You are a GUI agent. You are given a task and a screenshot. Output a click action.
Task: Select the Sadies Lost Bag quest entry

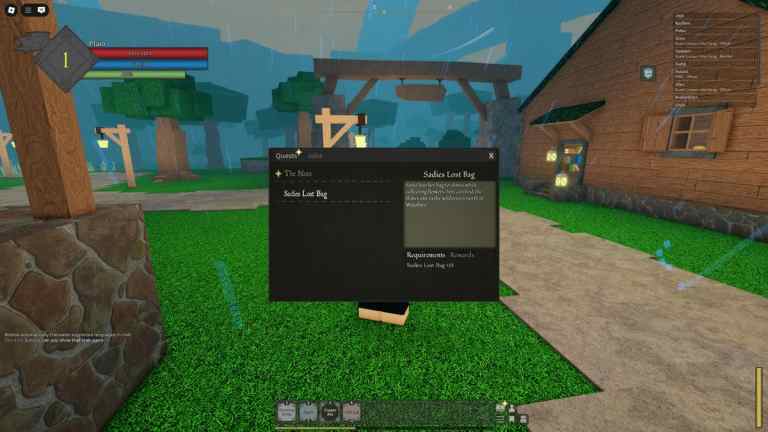(x=305, y=193)
